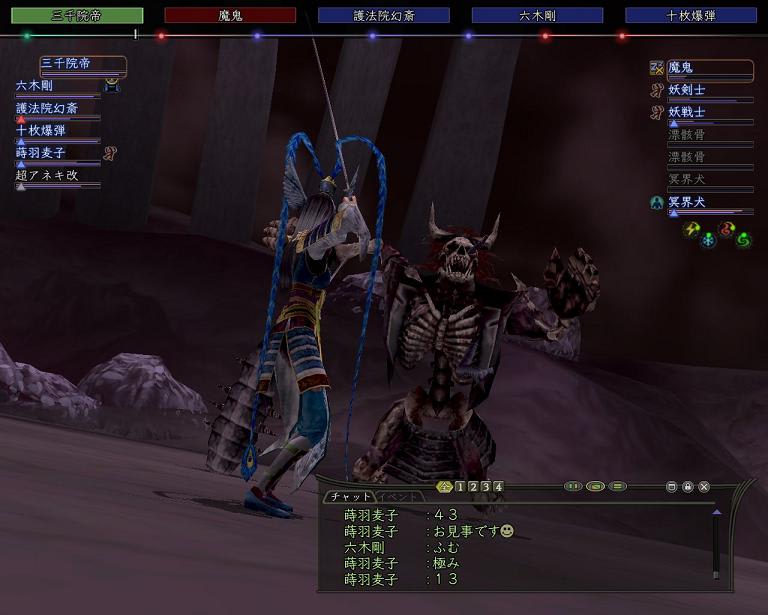Select chat channel 1

(460, 487)
